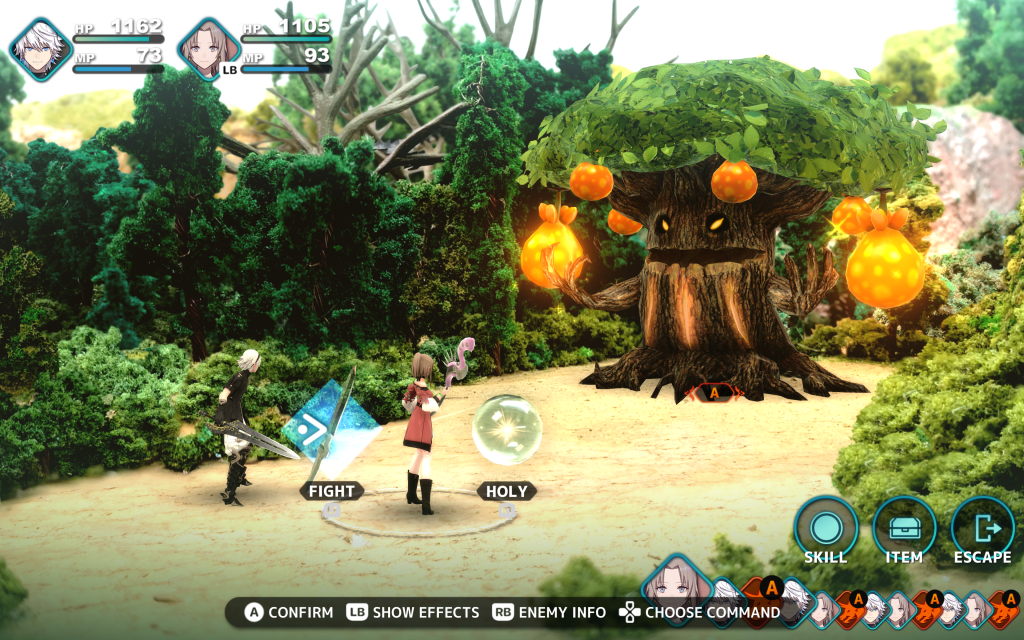Select the Holy spell command
Screen dimensions: 1024x640
point(507,491)
